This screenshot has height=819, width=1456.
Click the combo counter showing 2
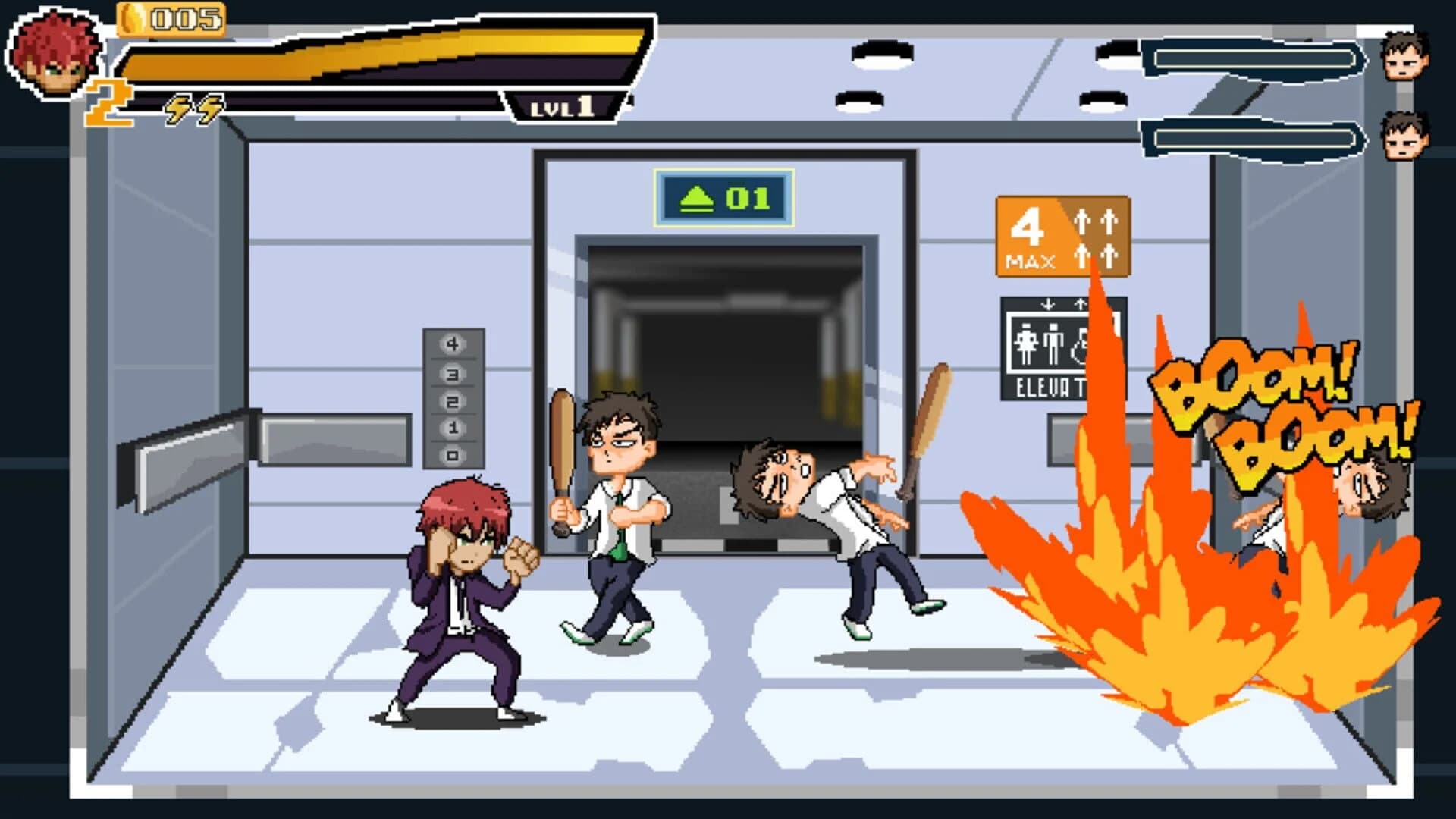(x=106, y=102)
